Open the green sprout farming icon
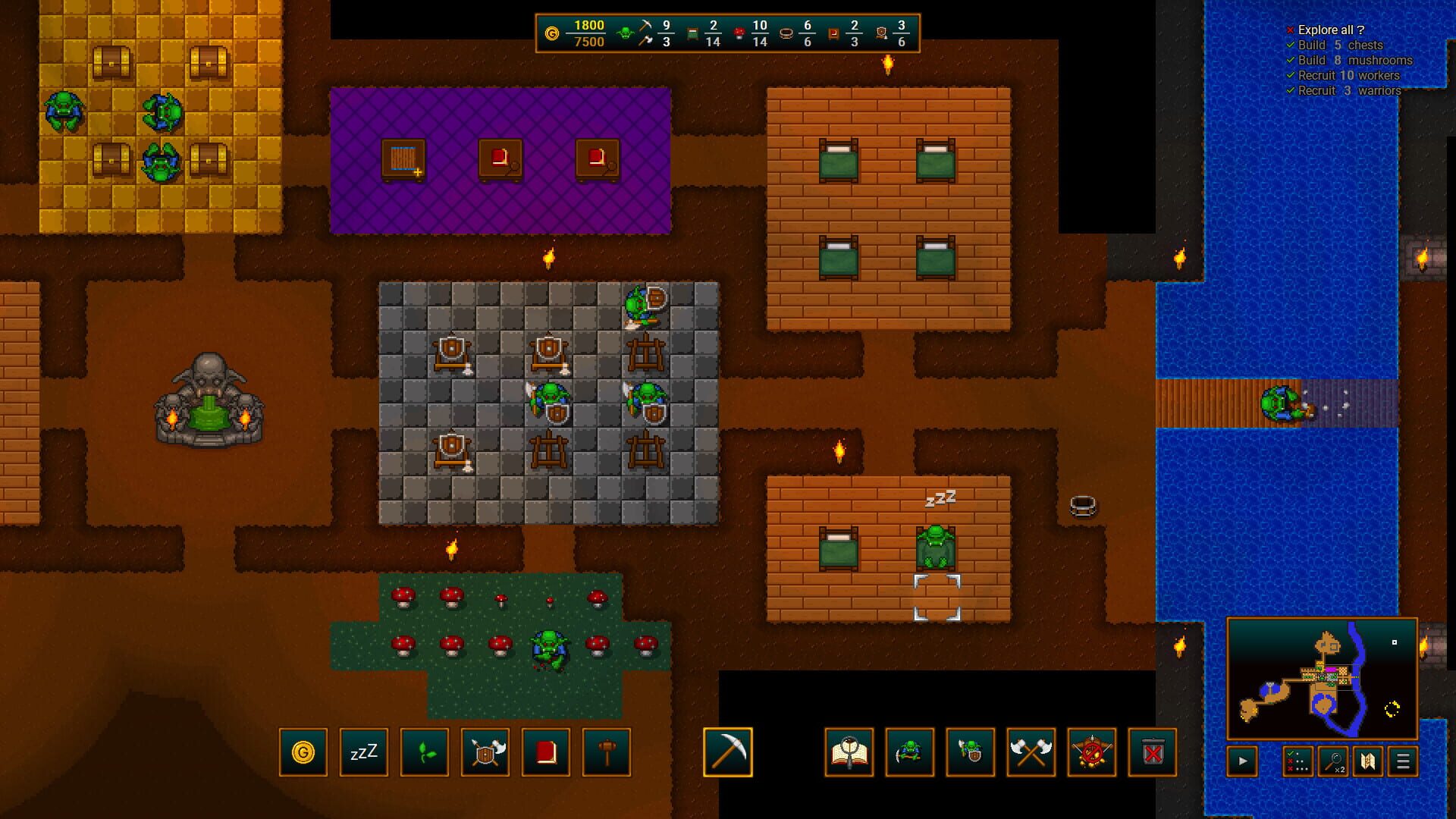 pos(425,753)
